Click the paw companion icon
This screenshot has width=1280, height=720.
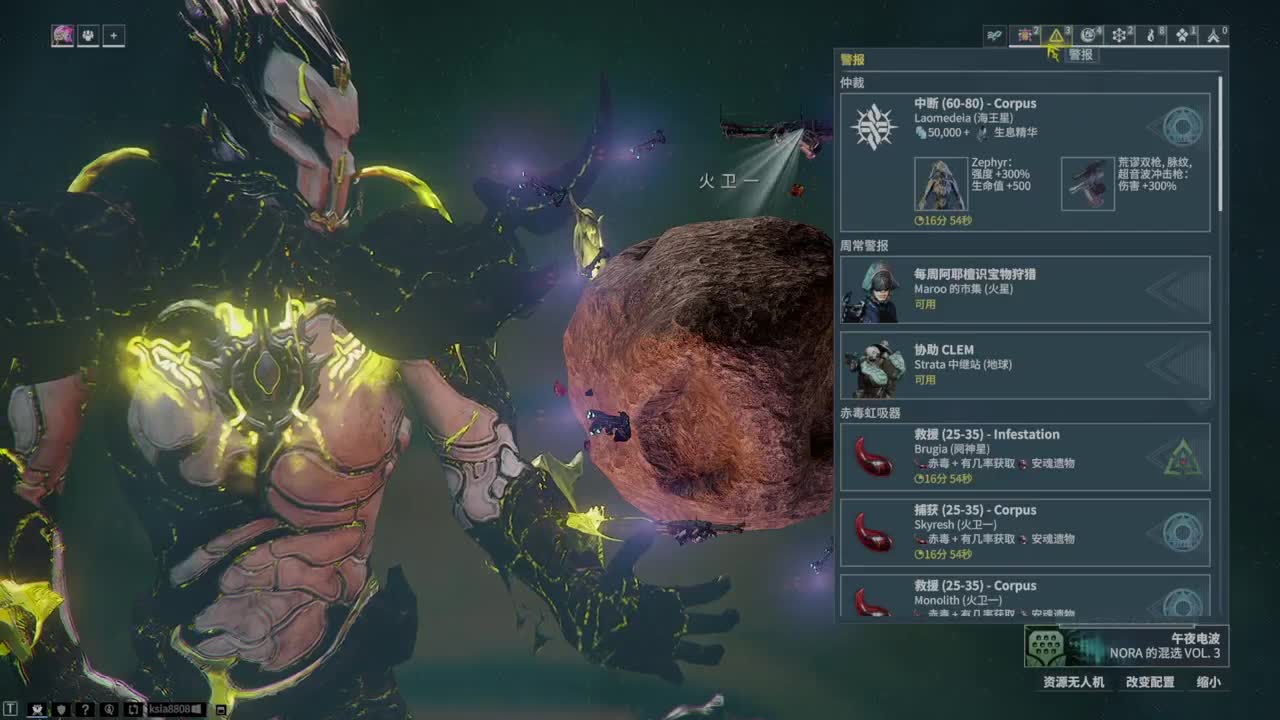pos(88,36)
